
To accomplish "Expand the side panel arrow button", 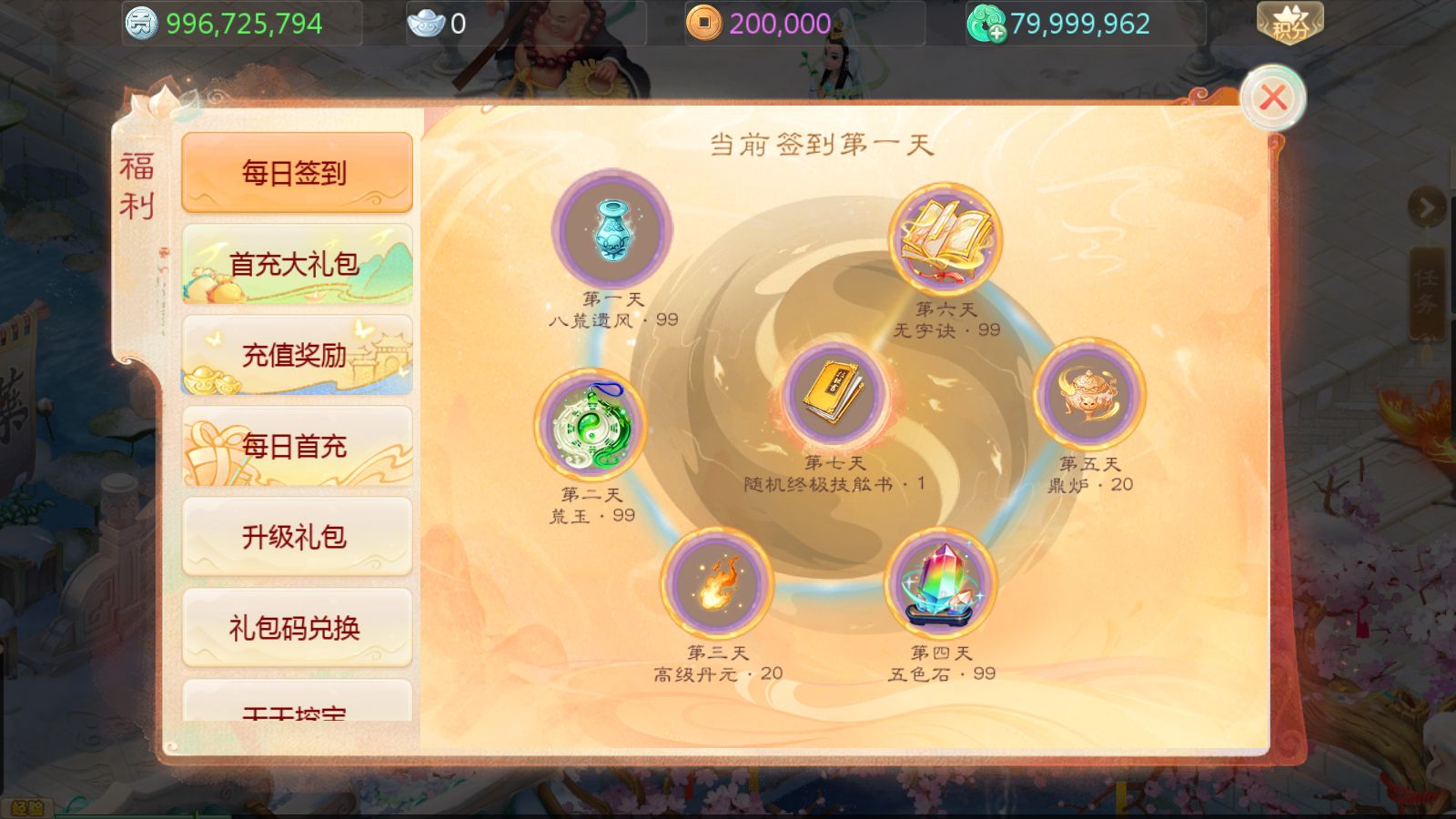I will coord(1426,208).
